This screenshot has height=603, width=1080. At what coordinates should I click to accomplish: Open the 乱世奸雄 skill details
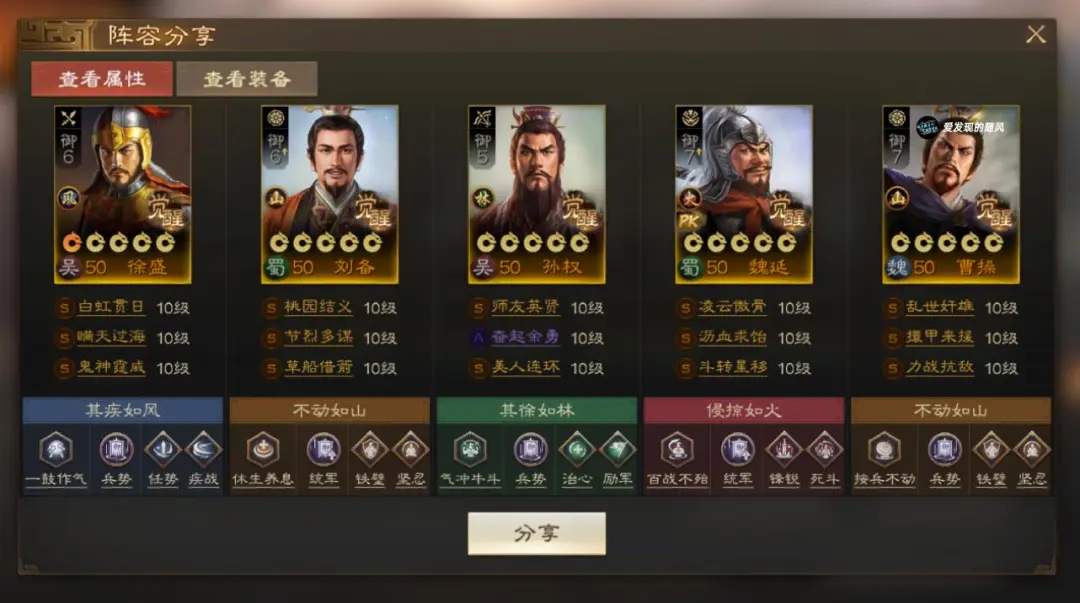(x=939, y=308)
